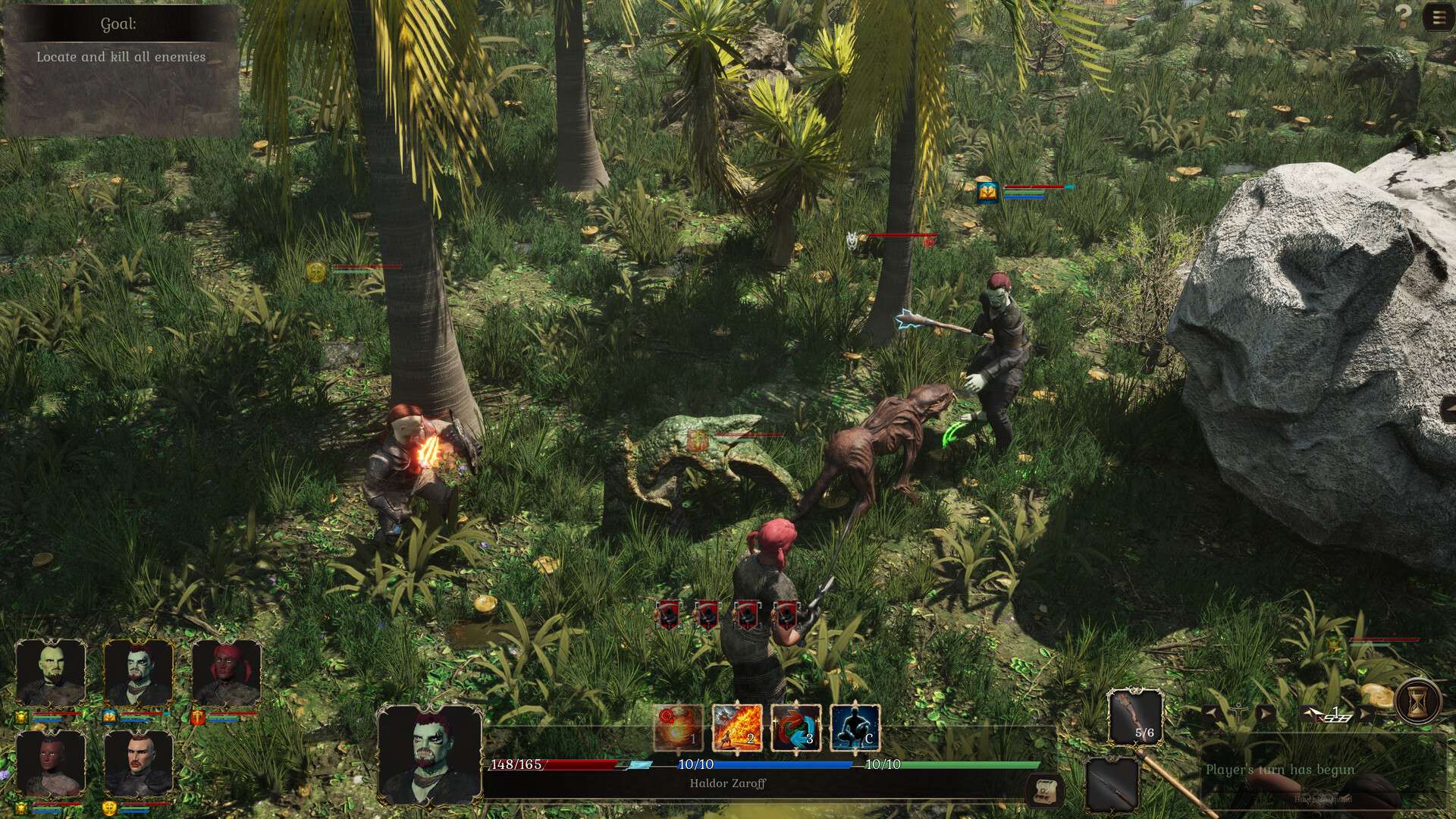Select the spear weapon slot
The width and height of the screenshot is (1456, 819).
coord(1112,785)
